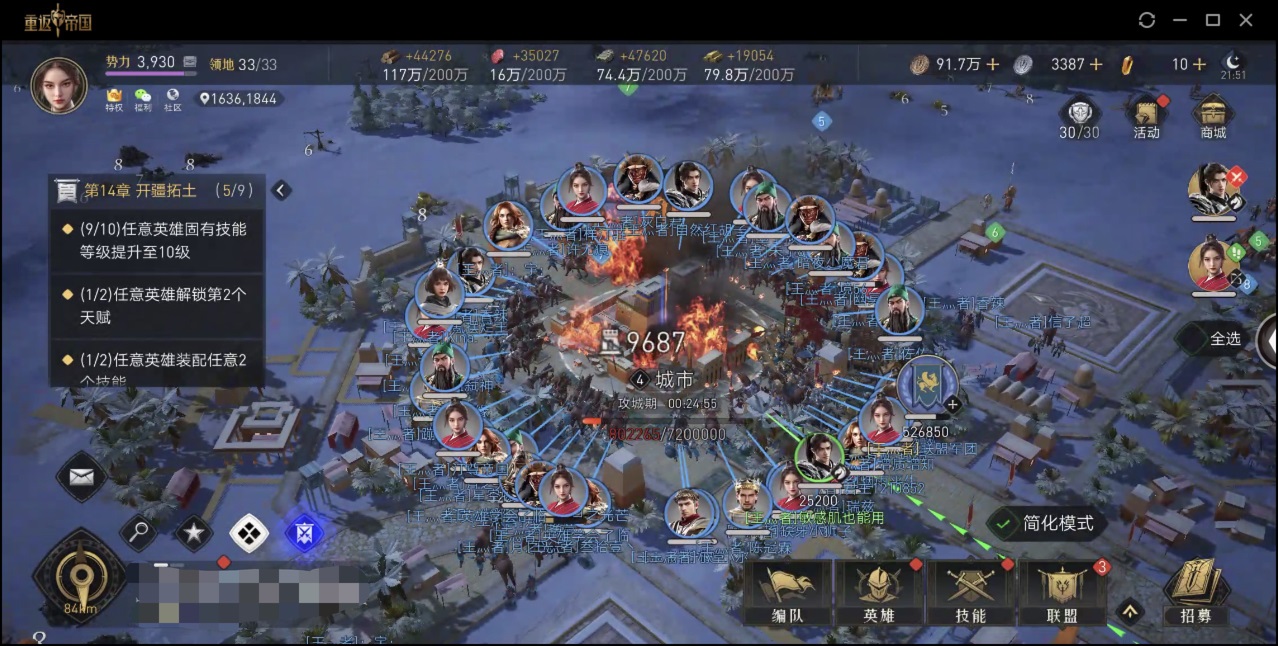This screenshot has height=646, width=1278.
Task: Click the magnifying glass search icon
Action: point(138,532)
